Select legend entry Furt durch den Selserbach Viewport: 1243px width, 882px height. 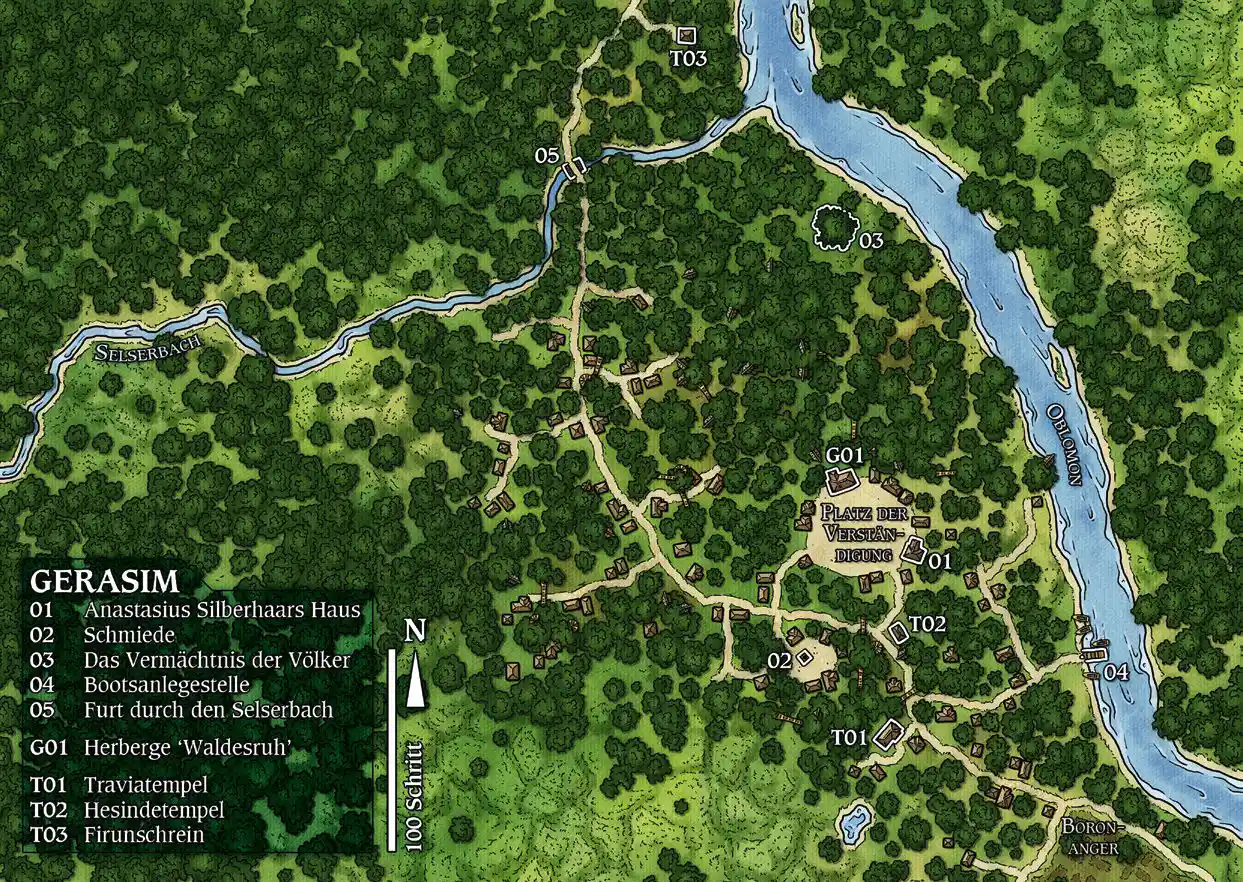[x=208, y=710]
